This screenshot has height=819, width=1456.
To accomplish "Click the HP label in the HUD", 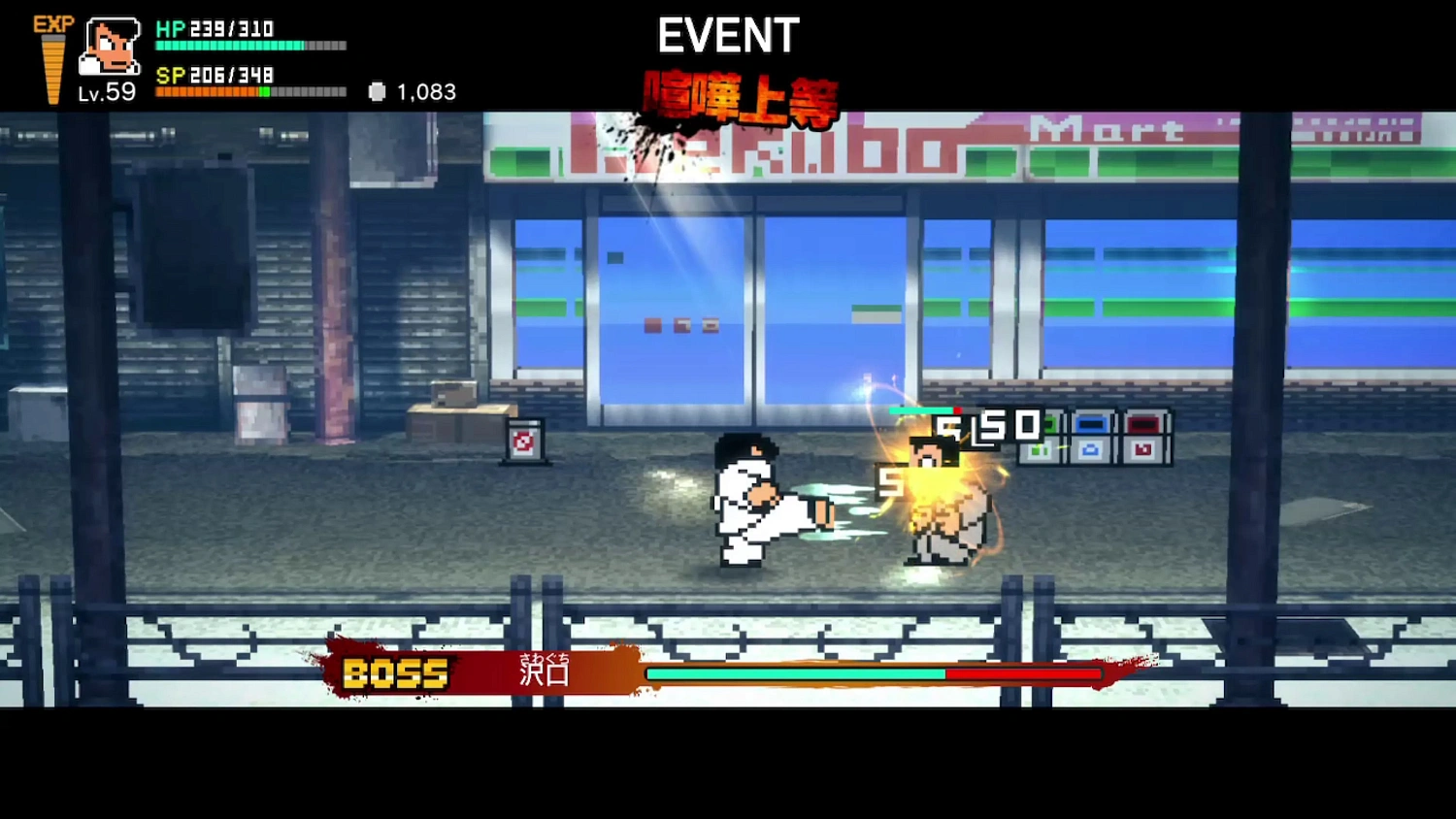I will point(173,30).
